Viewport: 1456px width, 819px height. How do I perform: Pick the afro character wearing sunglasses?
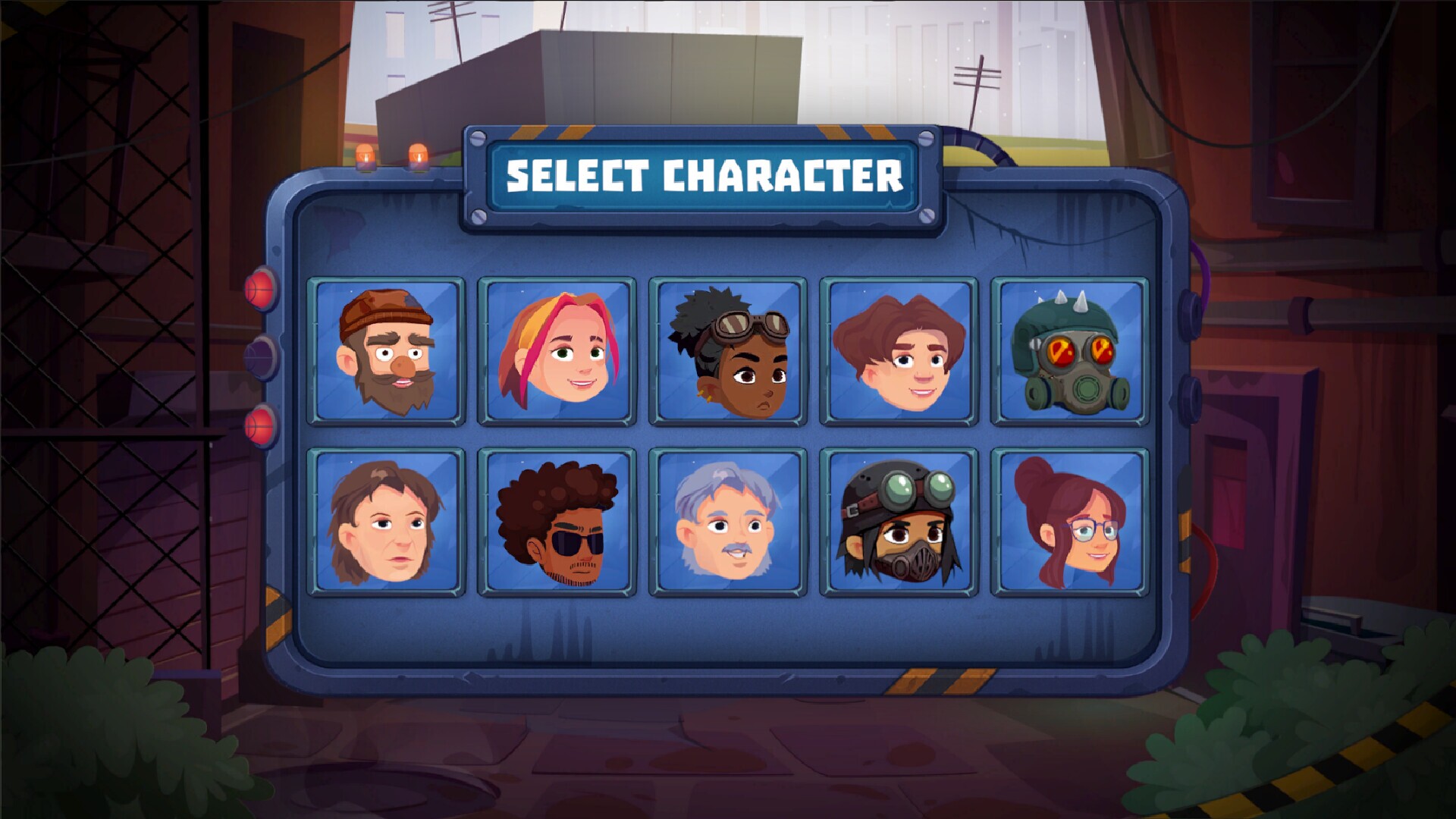pos(557,522)
